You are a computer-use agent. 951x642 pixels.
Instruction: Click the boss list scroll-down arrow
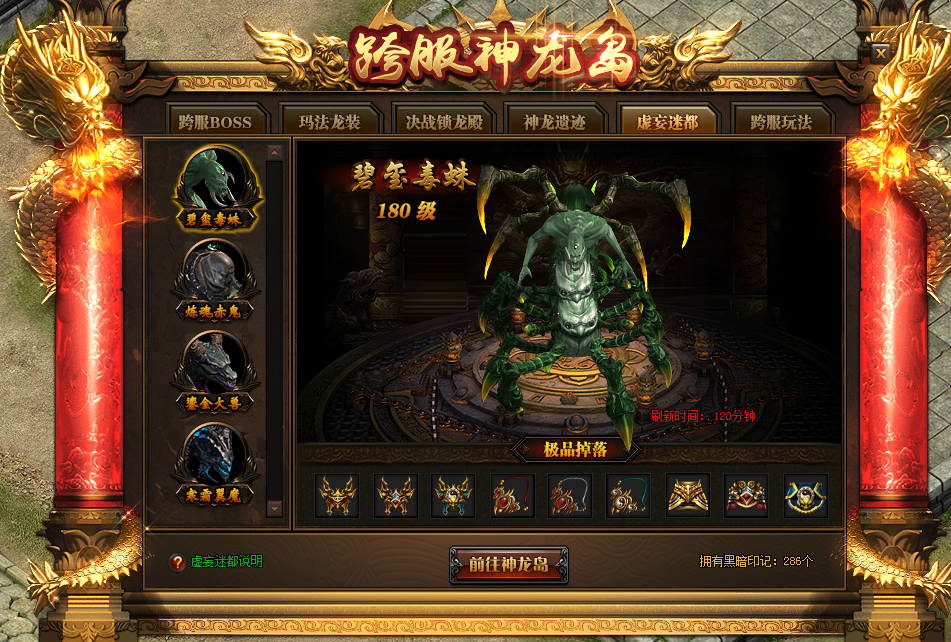click(x=275, y=508)
